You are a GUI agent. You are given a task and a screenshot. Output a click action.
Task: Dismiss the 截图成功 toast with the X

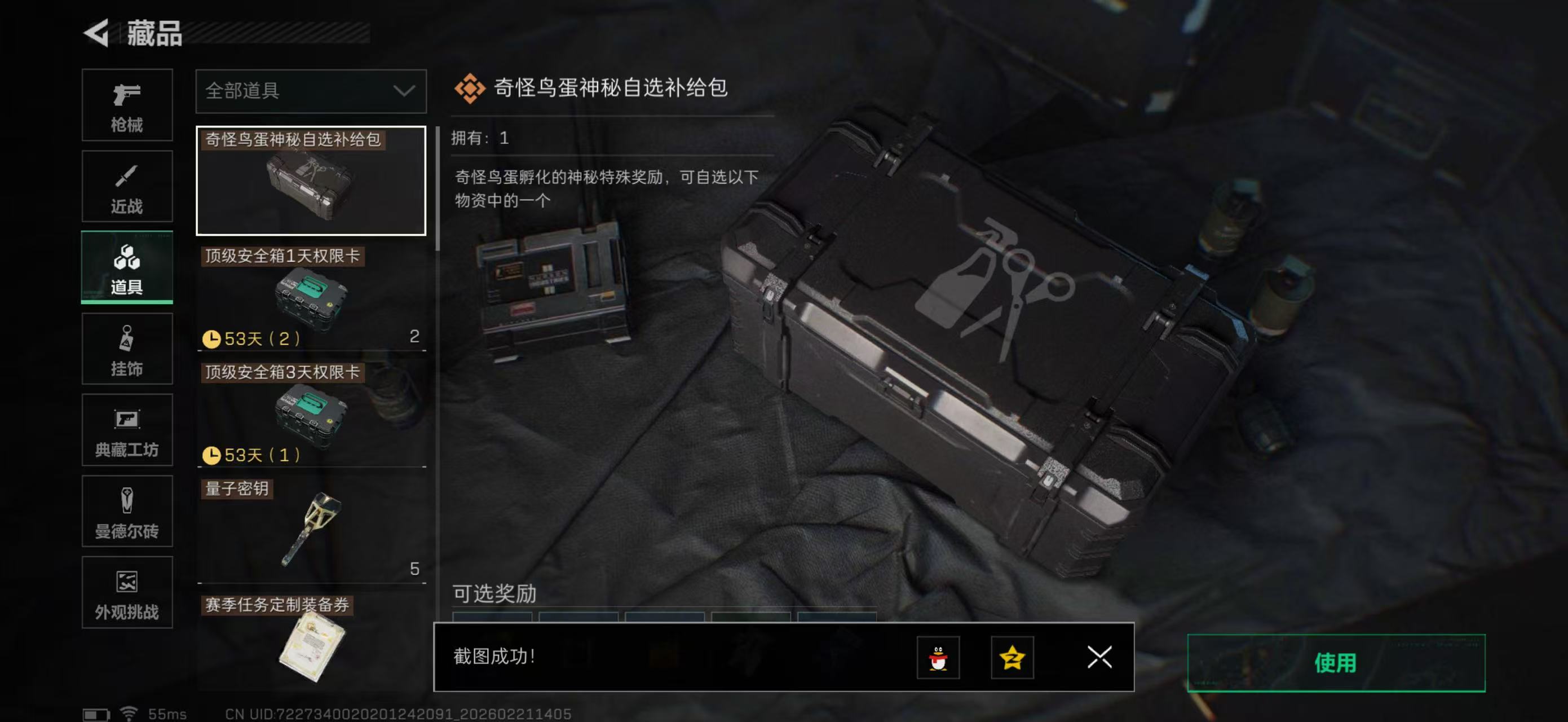[1099, 658]
